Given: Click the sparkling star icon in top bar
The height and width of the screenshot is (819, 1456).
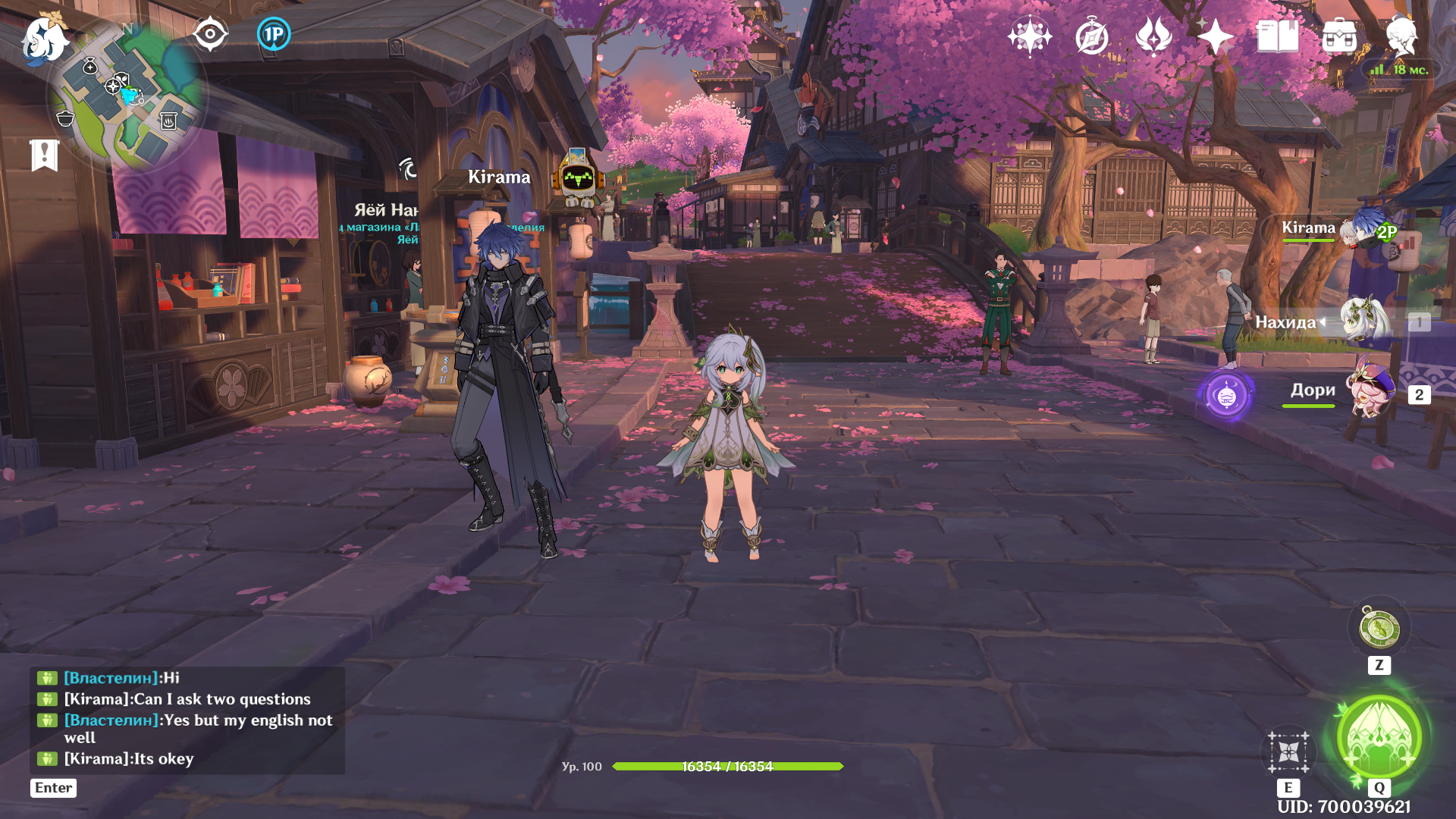Looking at the screenshot, I should [1029, 36].
